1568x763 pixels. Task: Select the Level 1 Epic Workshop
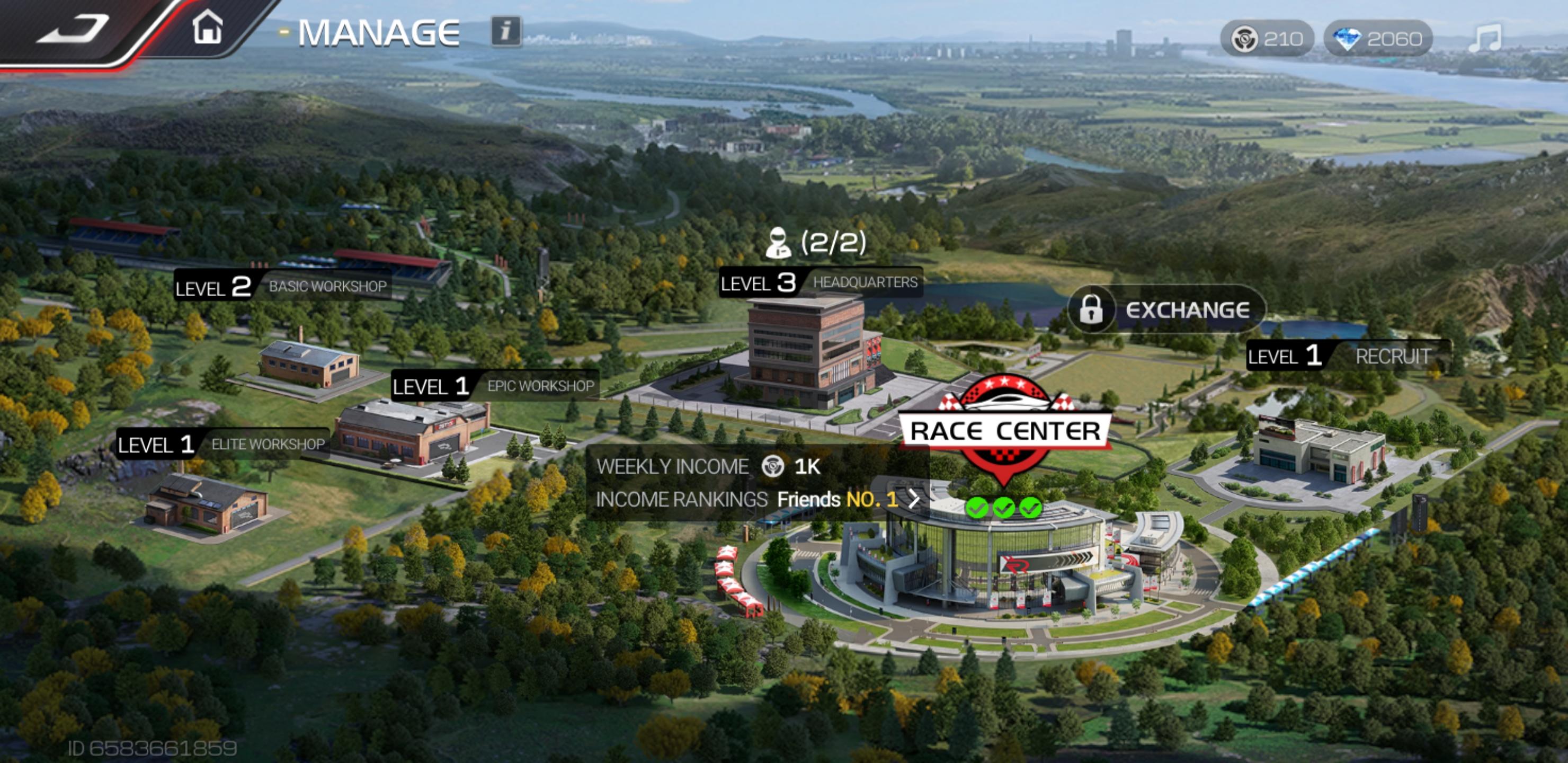coord(494,386)
